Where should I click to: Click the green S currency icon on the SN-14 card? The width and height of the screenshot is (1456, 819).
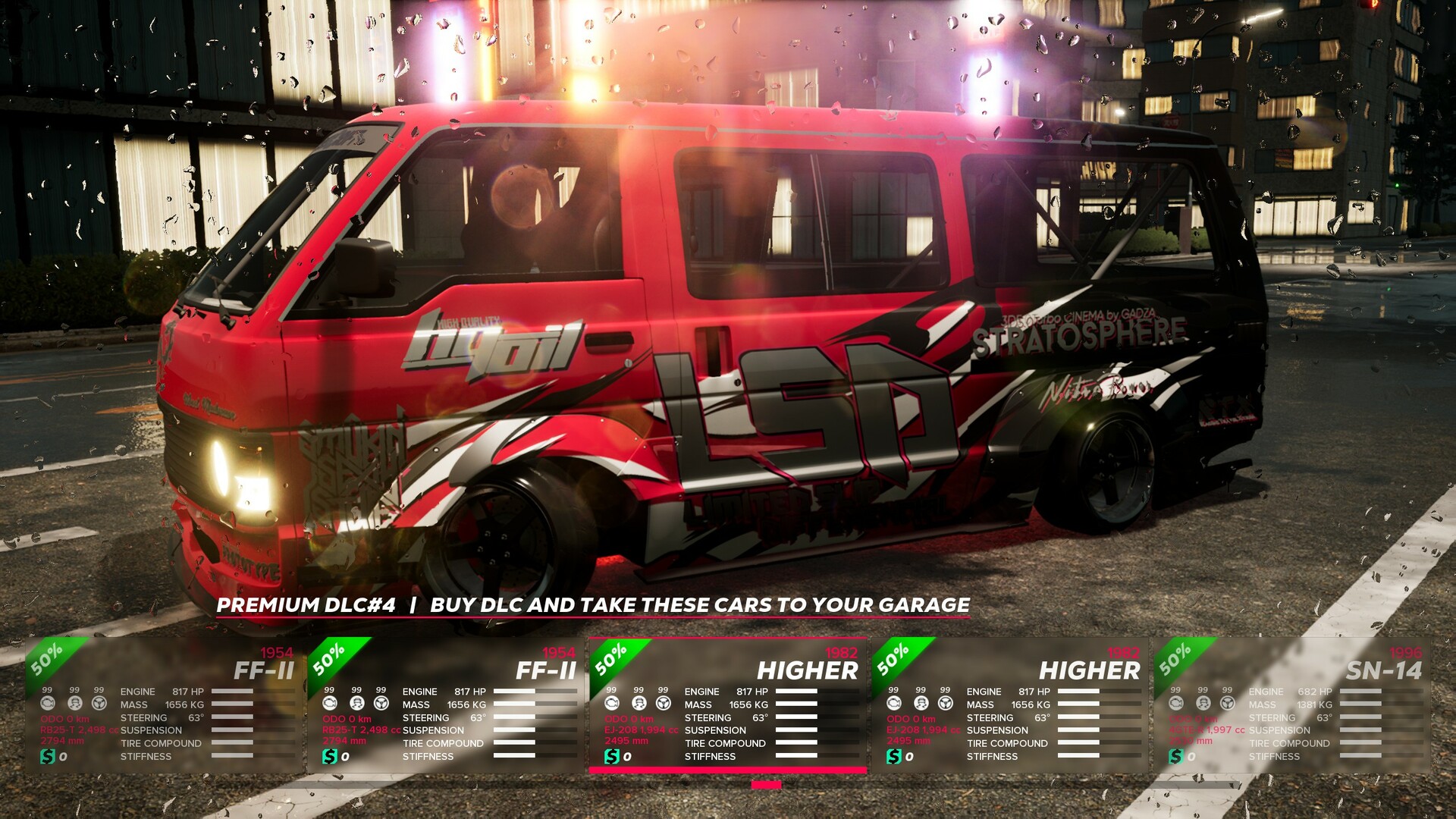coord(1176,758)
